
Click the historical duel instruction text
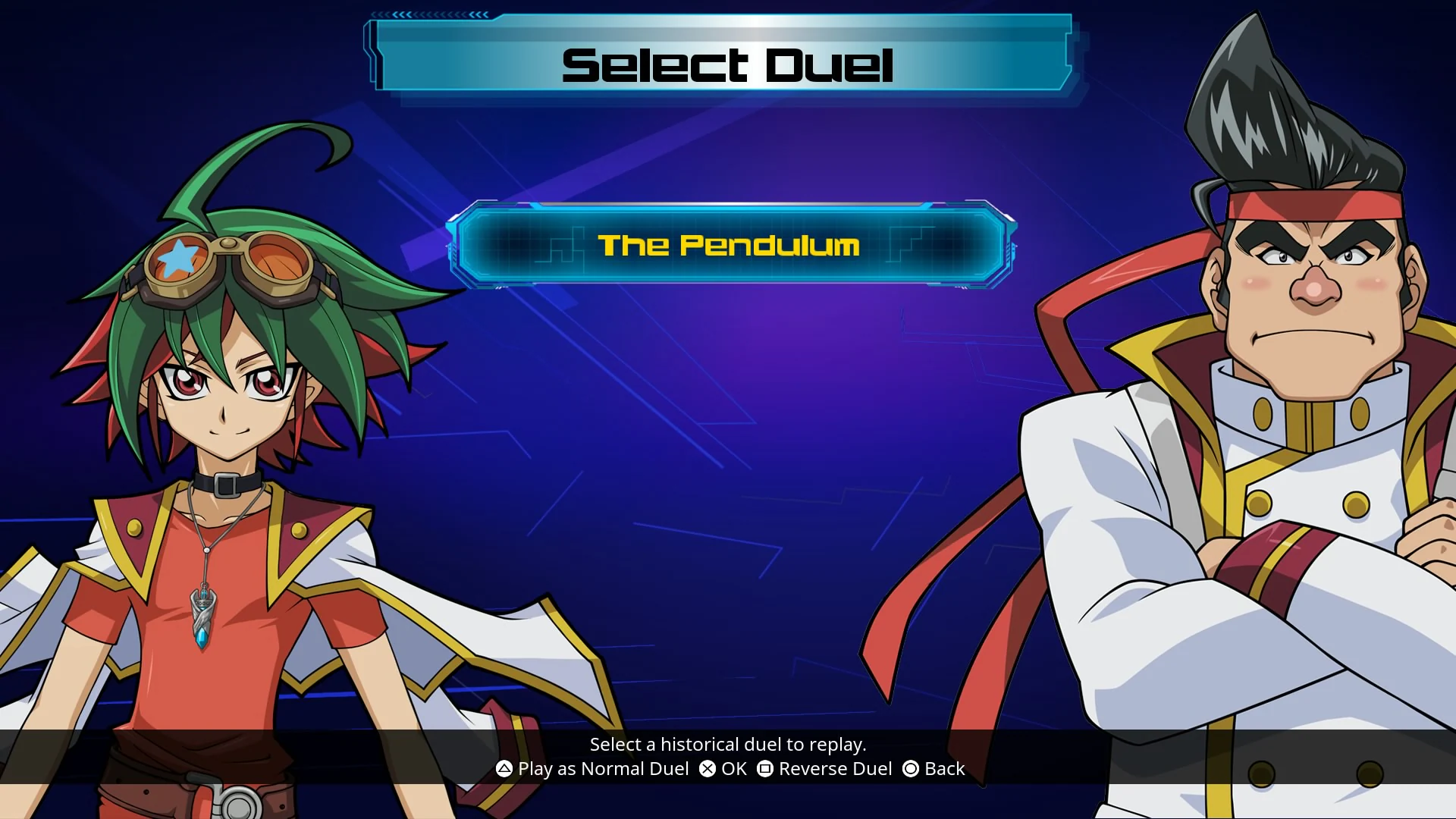[x=728, y=745]
